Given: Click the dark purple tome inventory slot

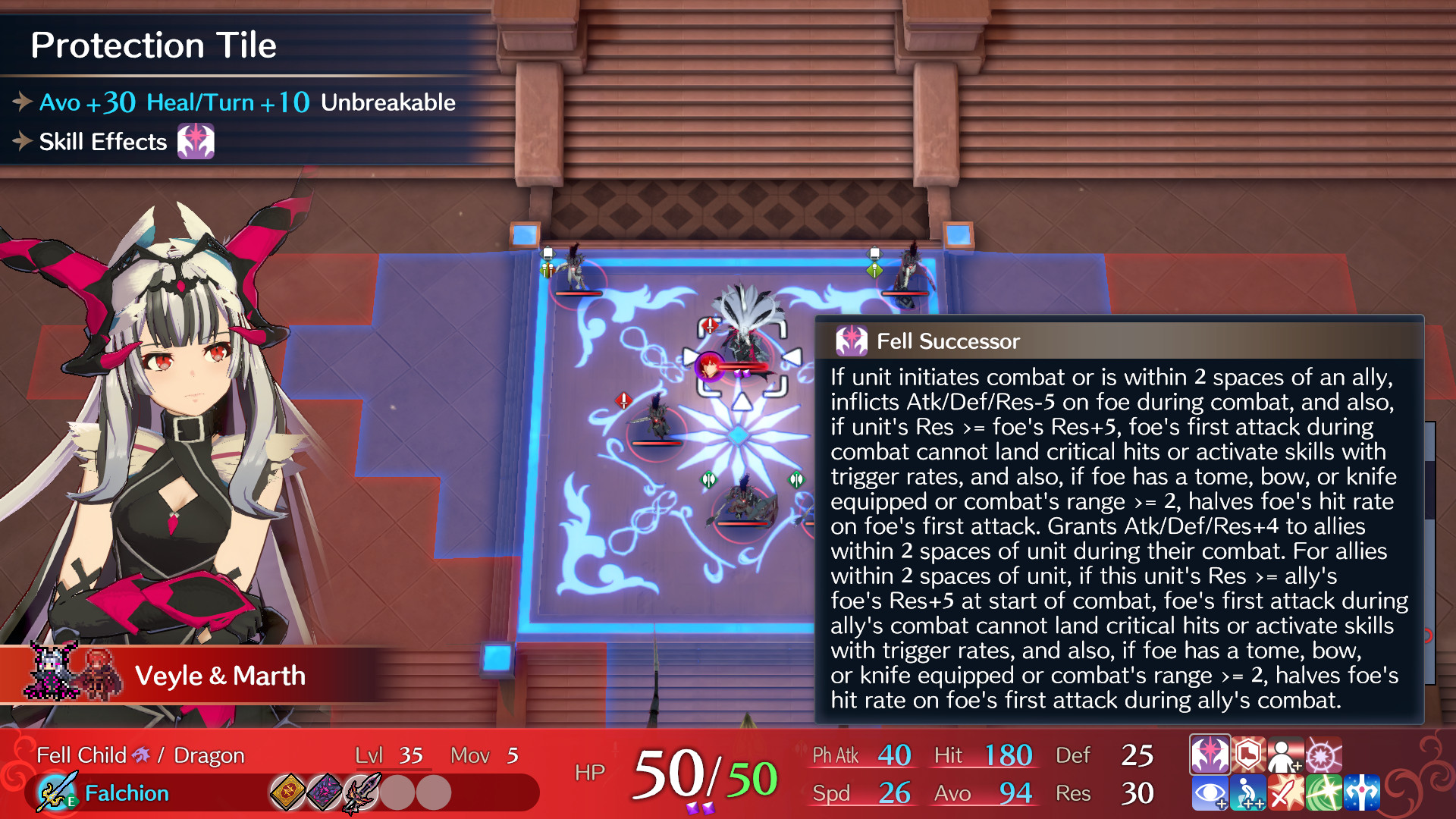Looking at the screenshot, I should (325, 793).
